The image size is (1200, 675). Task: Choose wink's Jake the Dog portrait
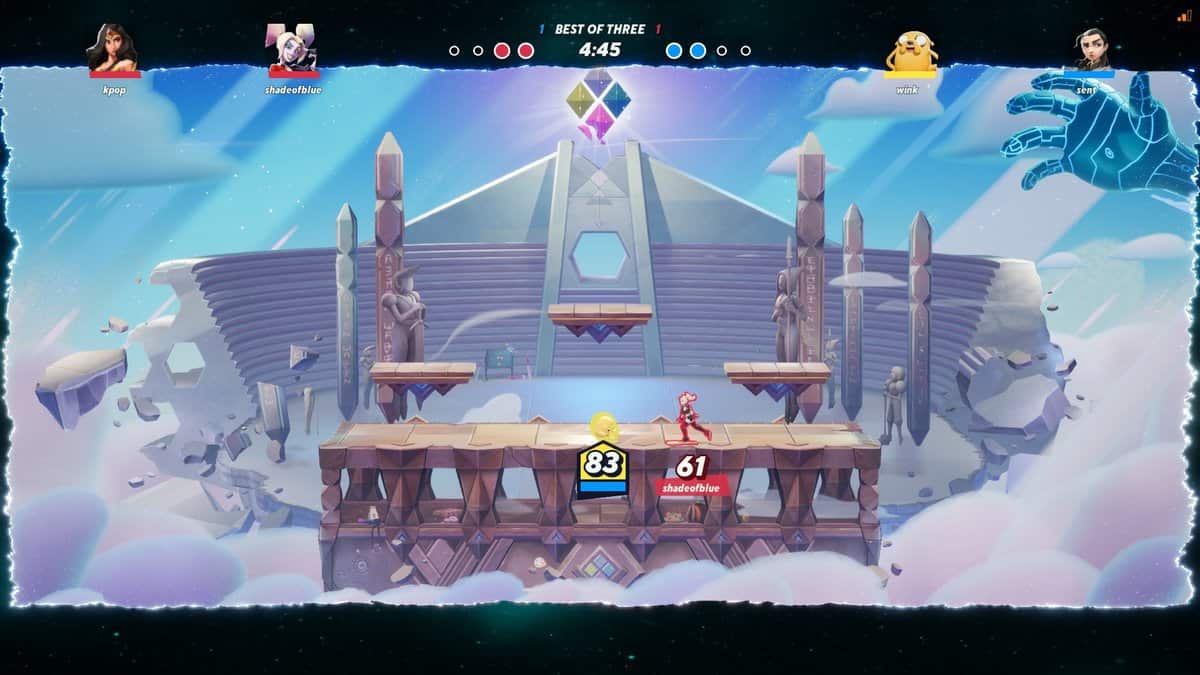point(910,49)
